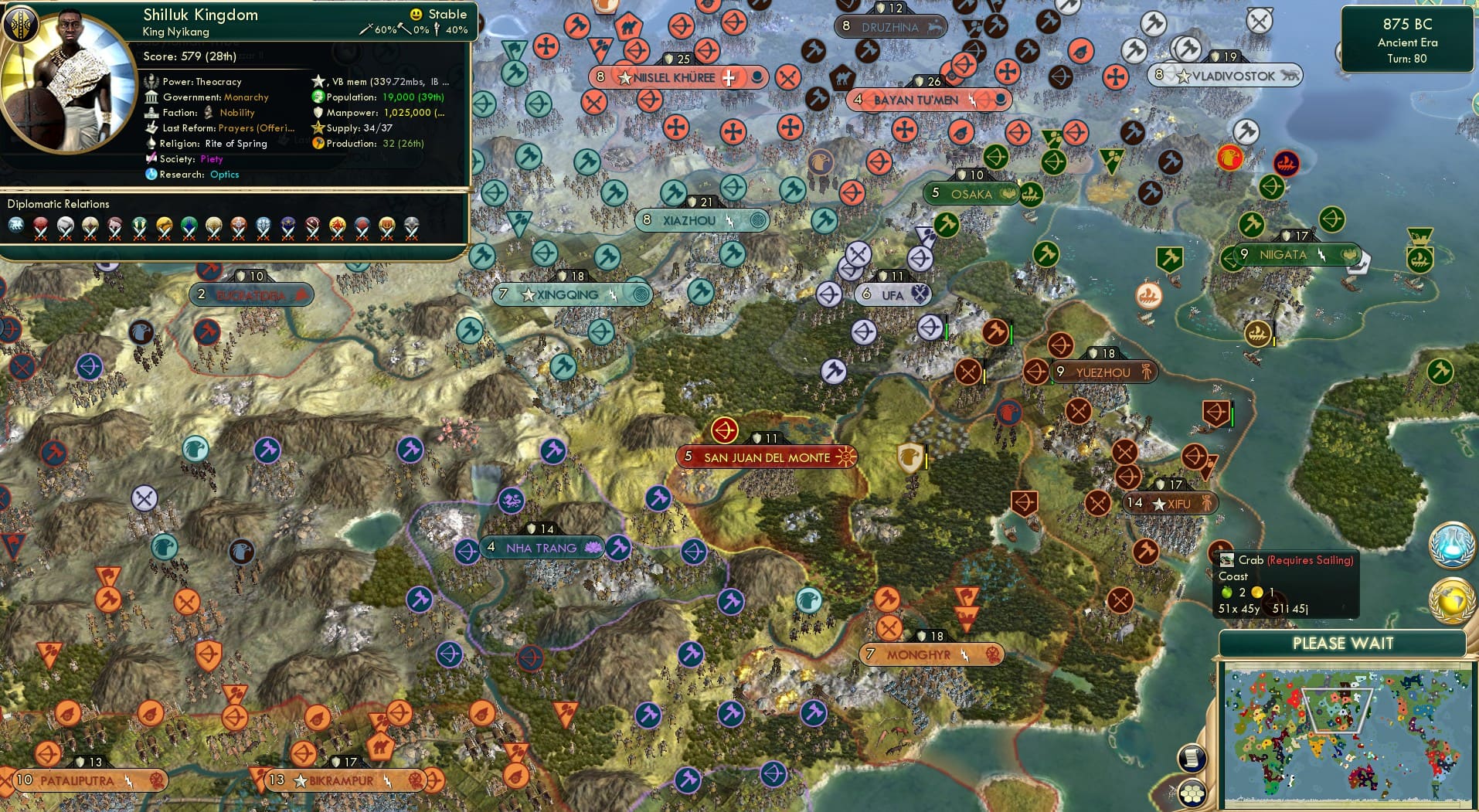Open the Research link labeled Optics
Image resolution: width=1479 pixels, height=812 pixels.
click(224, 175)
